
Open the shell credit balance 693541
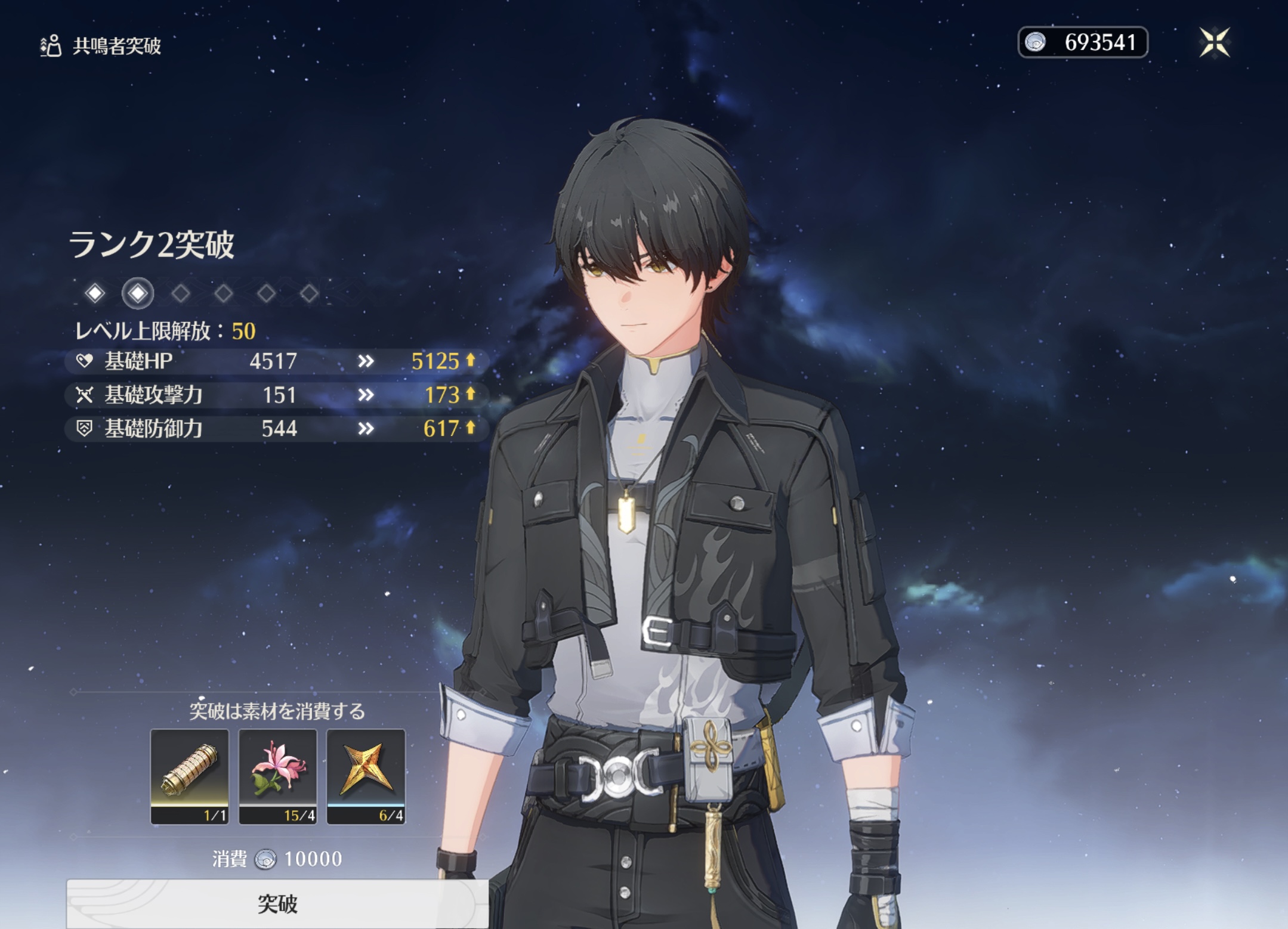pos(1083,43)
